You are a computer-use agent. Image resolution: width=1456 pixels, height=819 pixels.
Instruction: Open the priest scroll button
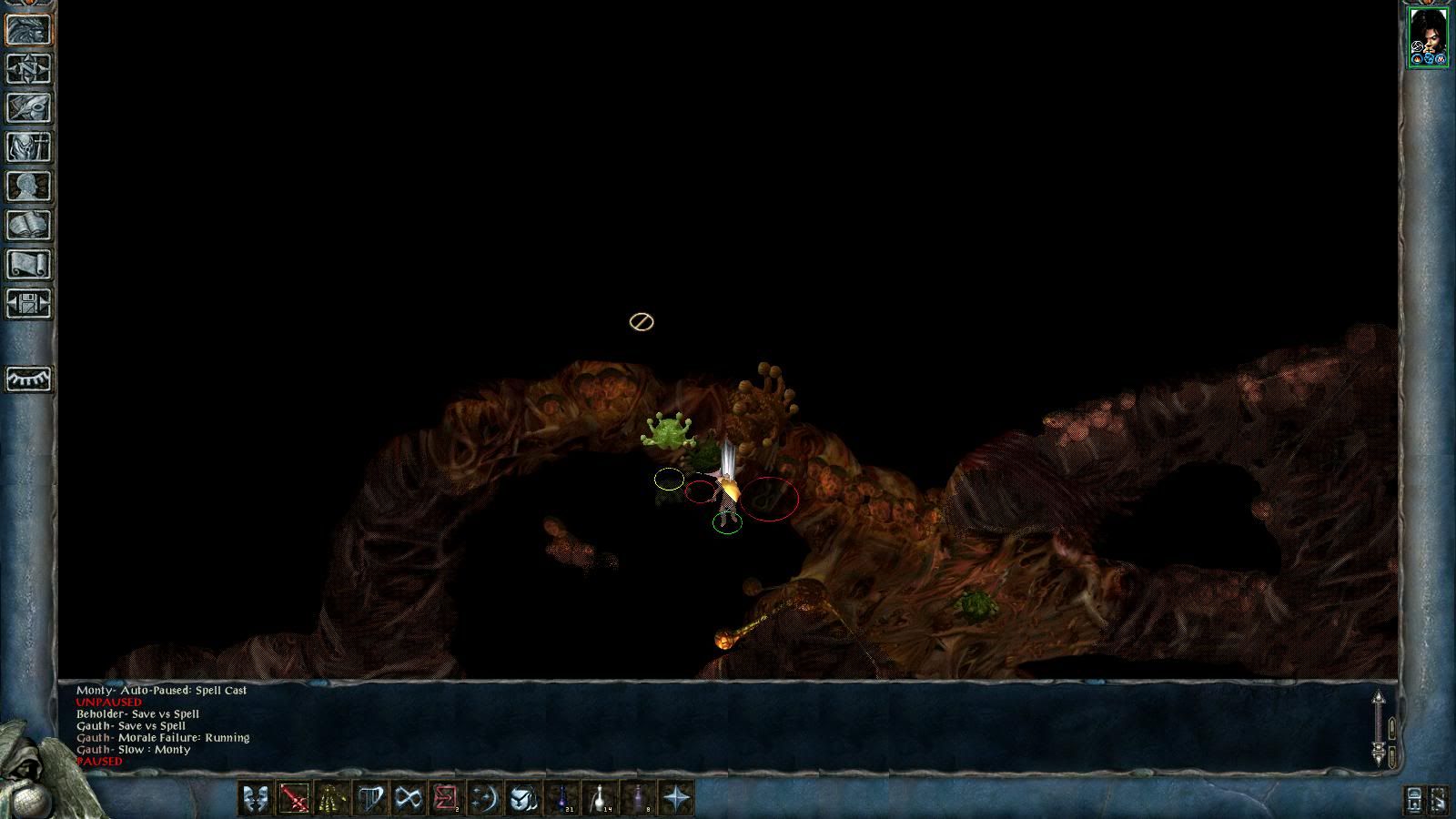tap(29, 264)
